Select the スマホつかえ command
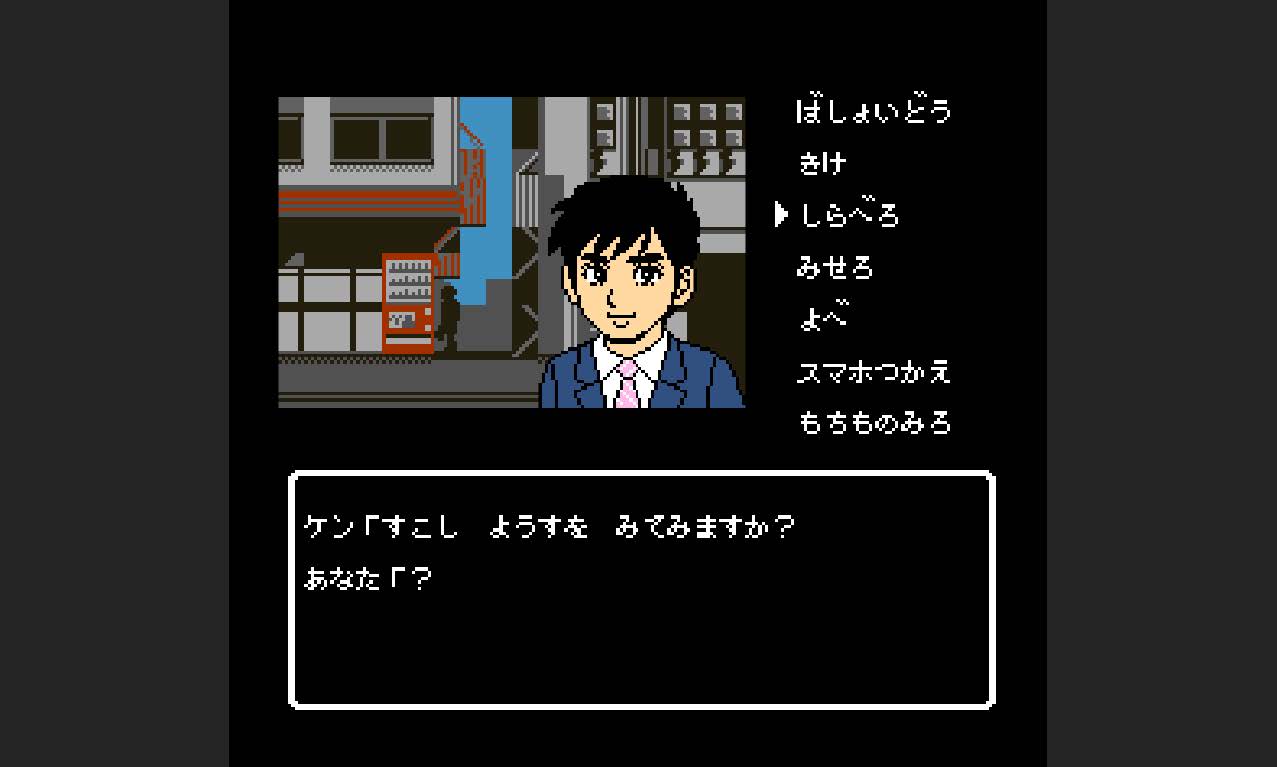1277x767 pixels. click(872, 372)
